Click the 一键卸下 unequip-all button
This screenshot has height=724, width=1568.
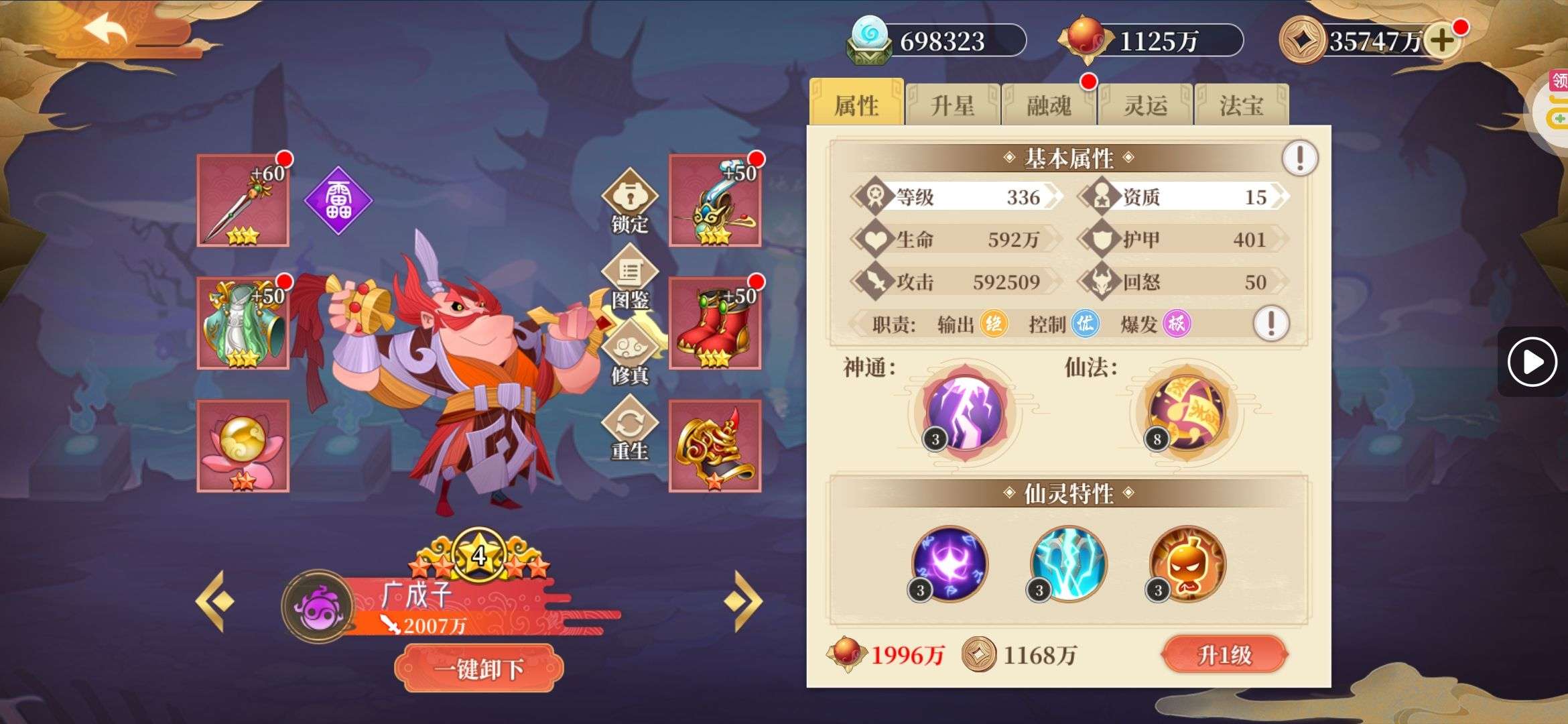(x=478, y=668)
